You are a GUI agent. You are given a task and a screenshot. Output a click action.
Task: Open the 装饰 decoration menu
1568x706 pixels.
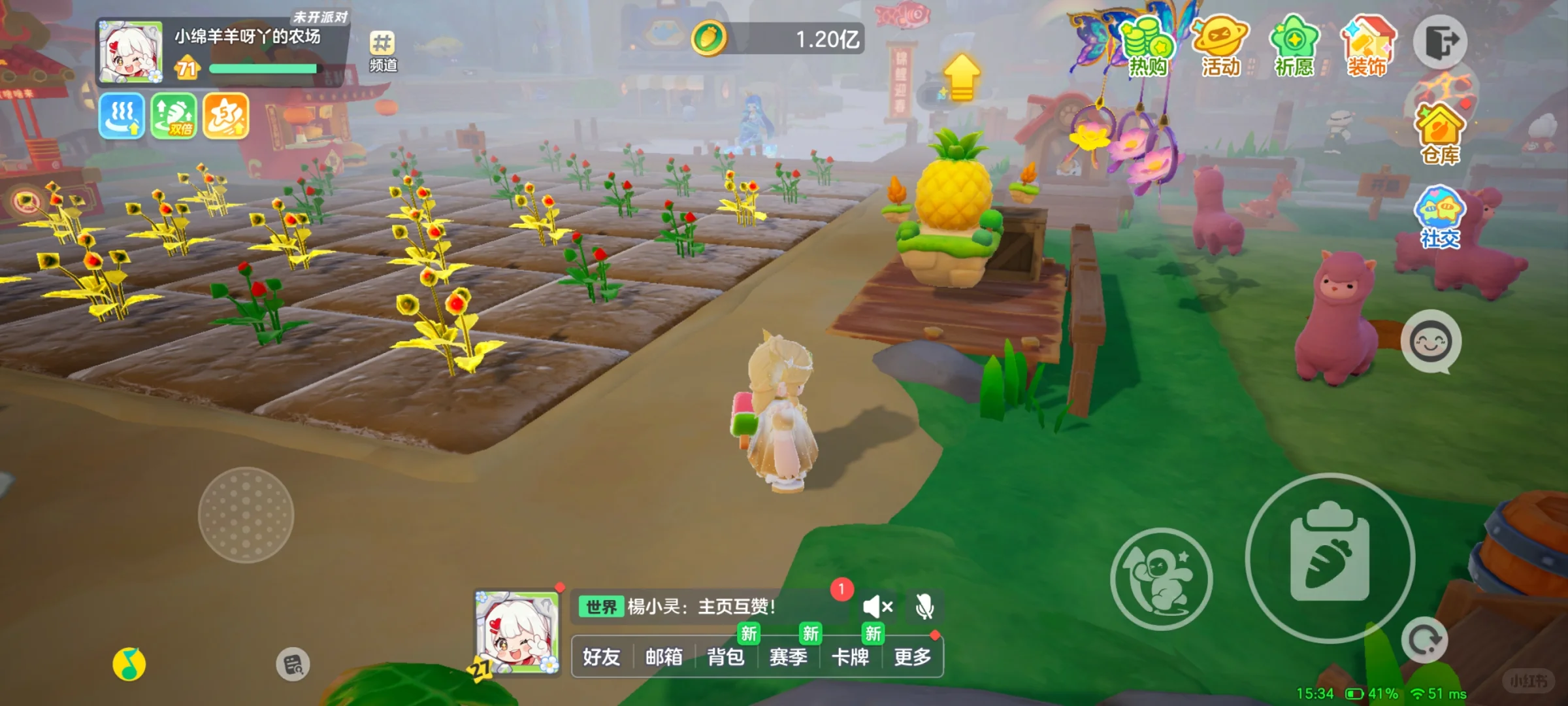coord(1367,47)
